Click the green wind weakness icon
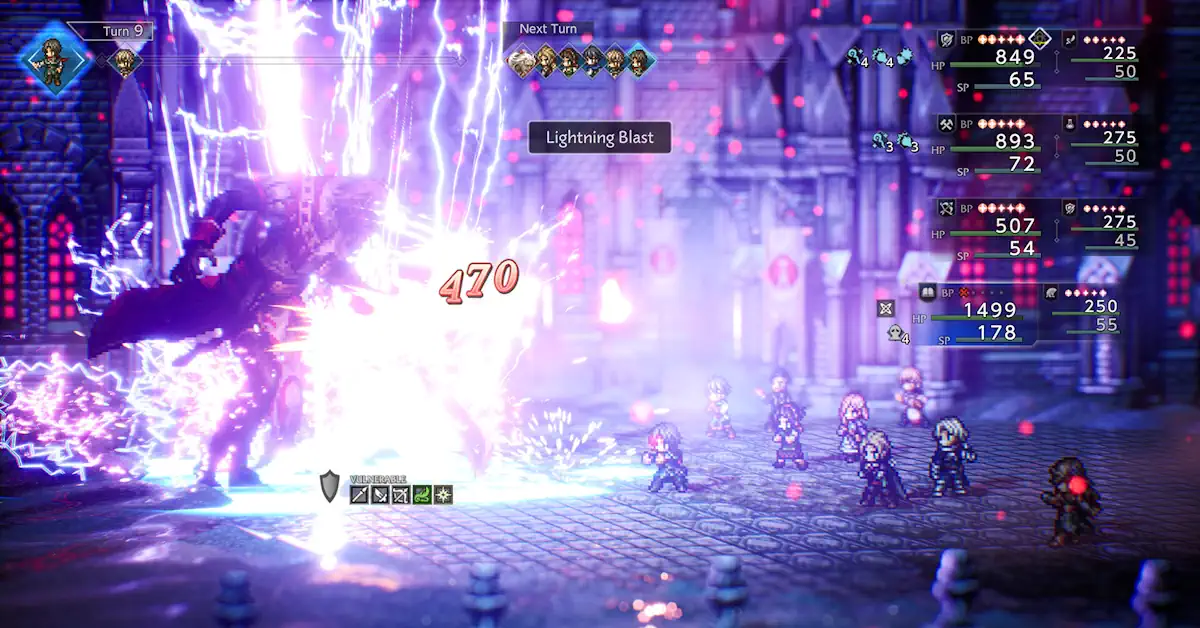Screen dimensions: 1200x628 pyautogui.click(x=422, y=494)
